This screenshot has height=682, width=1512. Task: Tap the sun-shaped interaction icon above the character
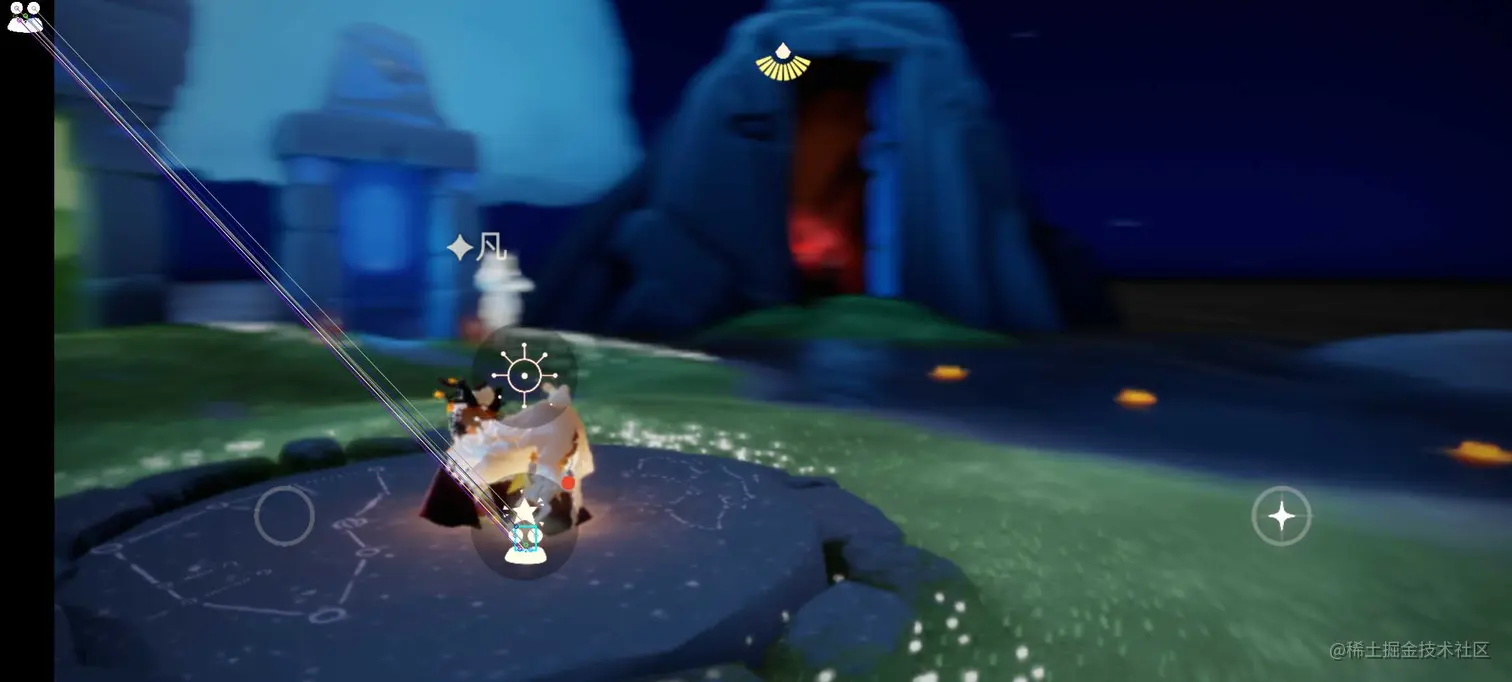pos(524,376)
